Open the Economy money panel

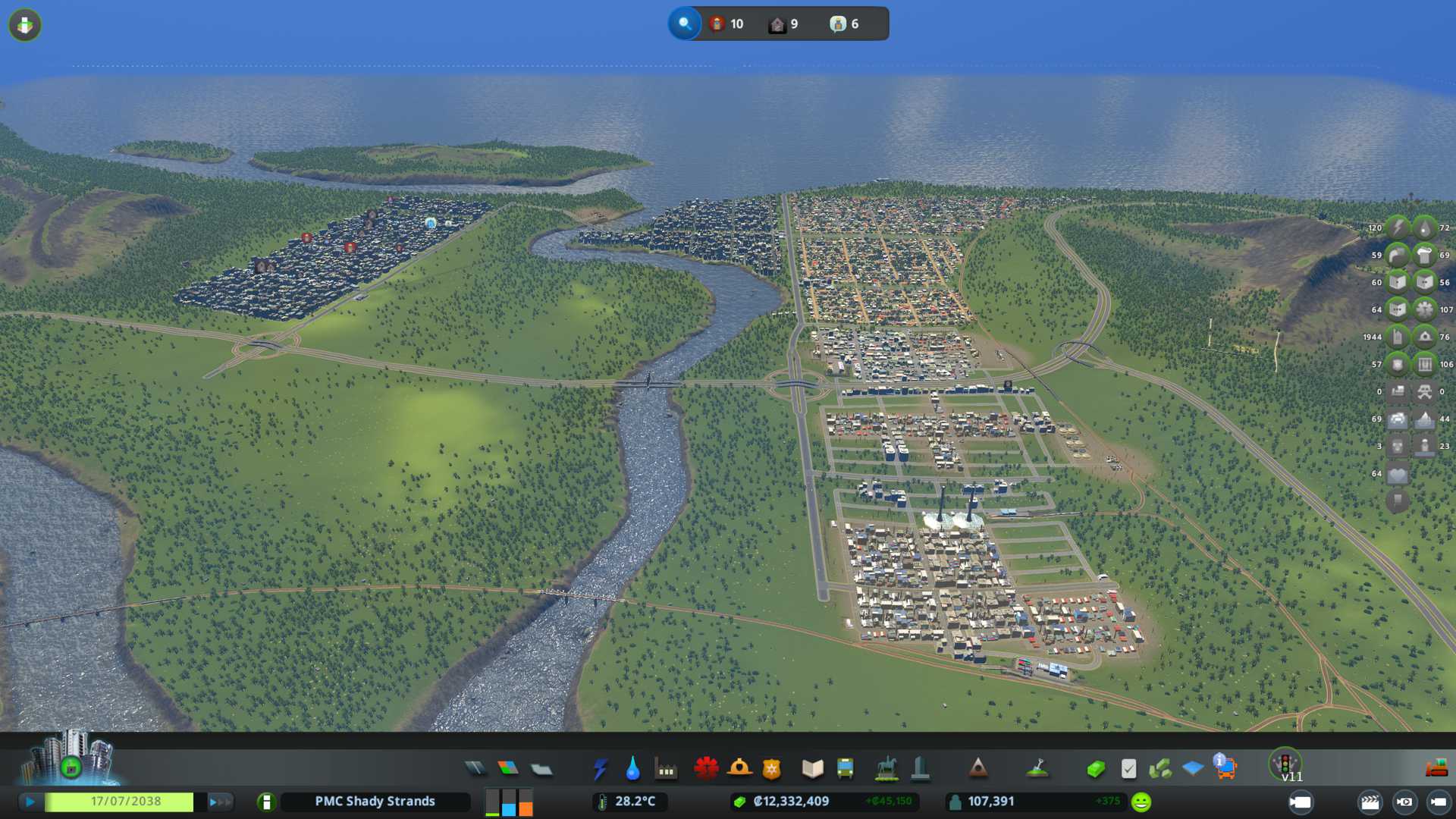tap(1095, 769)
